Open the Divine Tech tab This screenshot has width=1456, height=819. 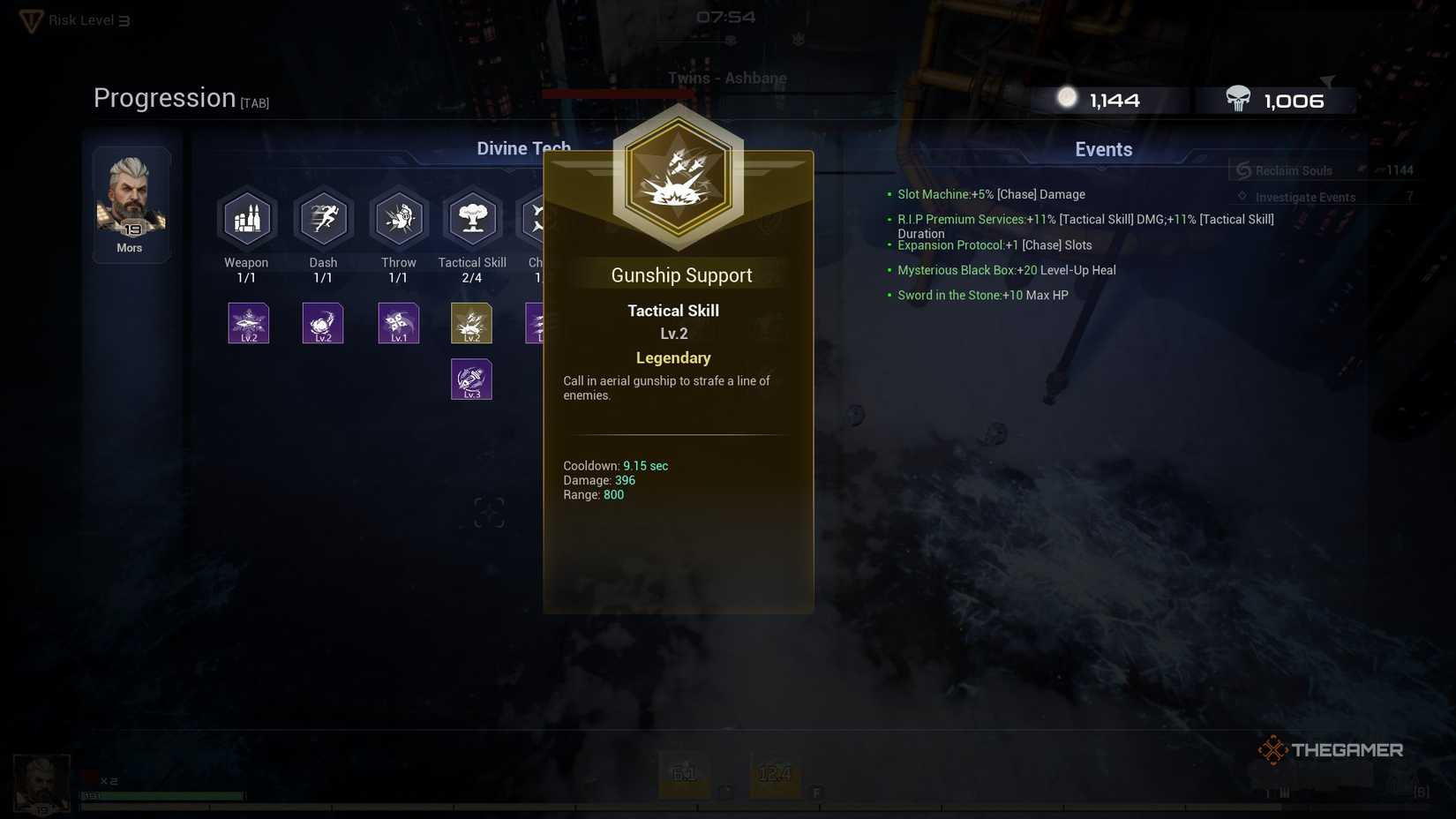tap(523, 148)
